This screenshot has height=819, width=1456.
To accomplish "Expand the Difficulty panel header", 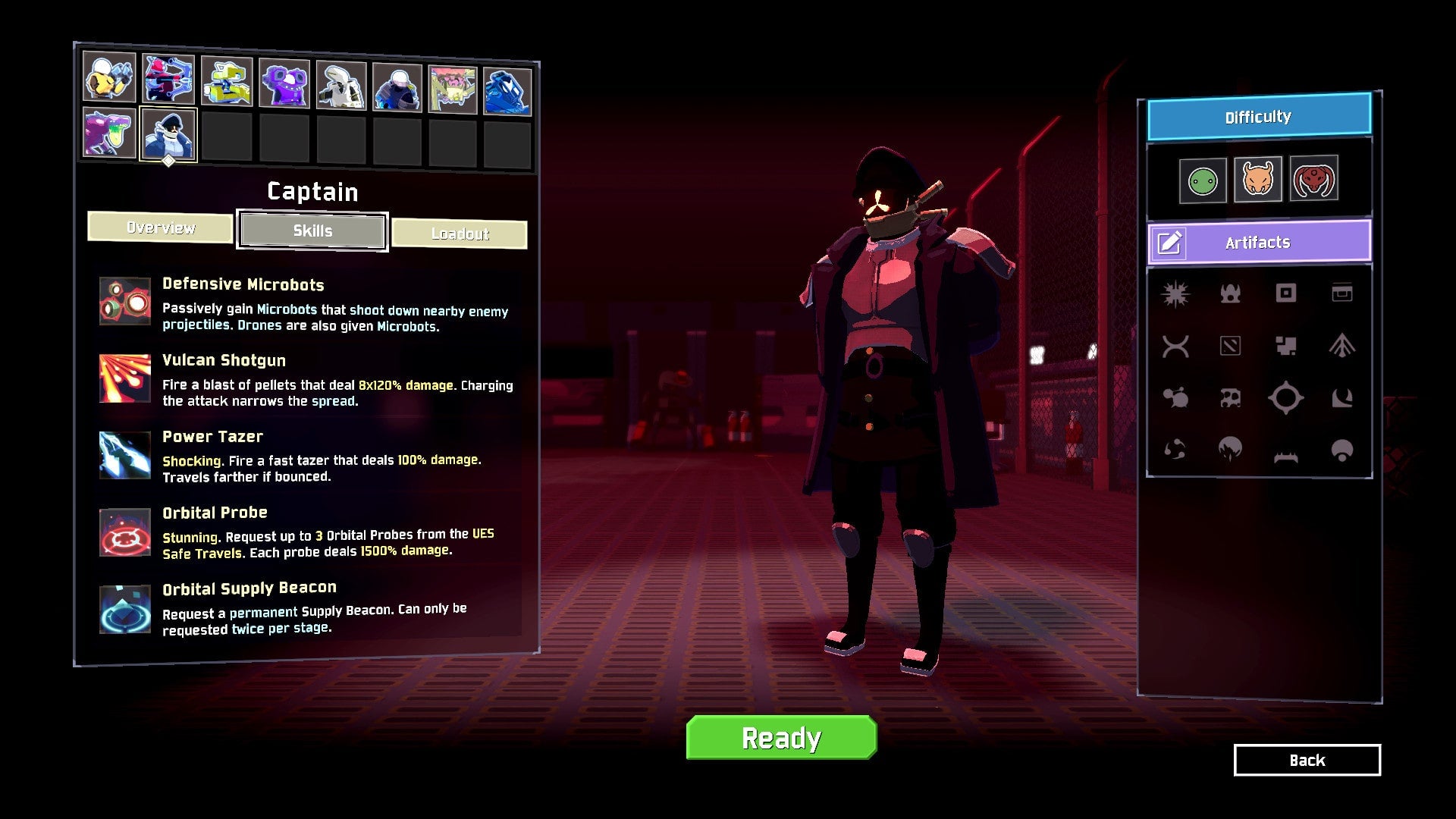I will tap(1259, 116).
